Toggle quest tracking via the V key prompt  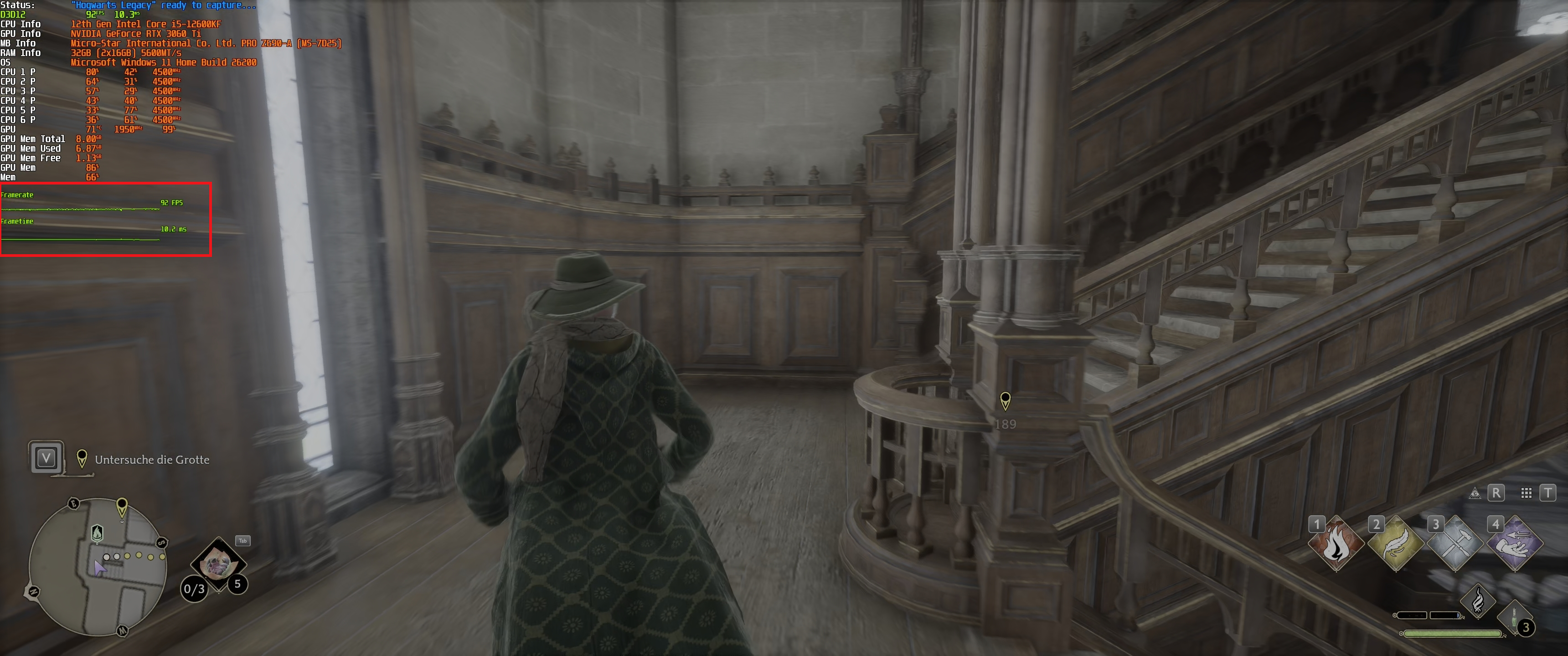[x=46, y=459]
